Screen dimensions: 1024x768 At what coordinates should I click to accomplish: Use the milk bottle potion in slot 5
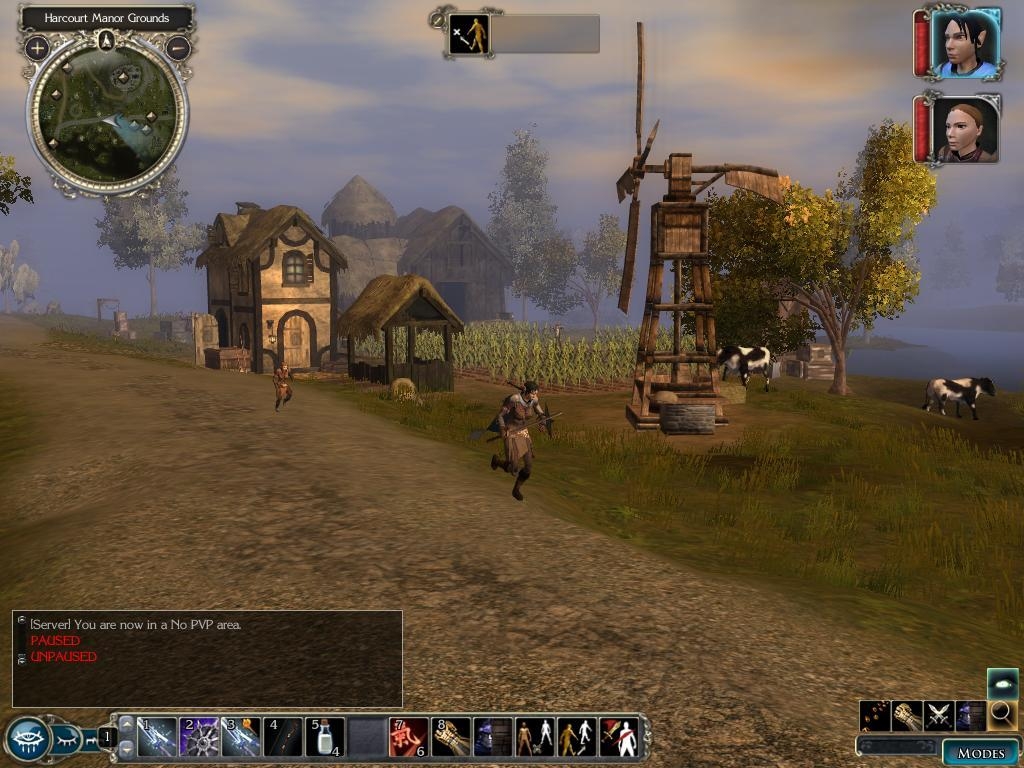(325, 737)
